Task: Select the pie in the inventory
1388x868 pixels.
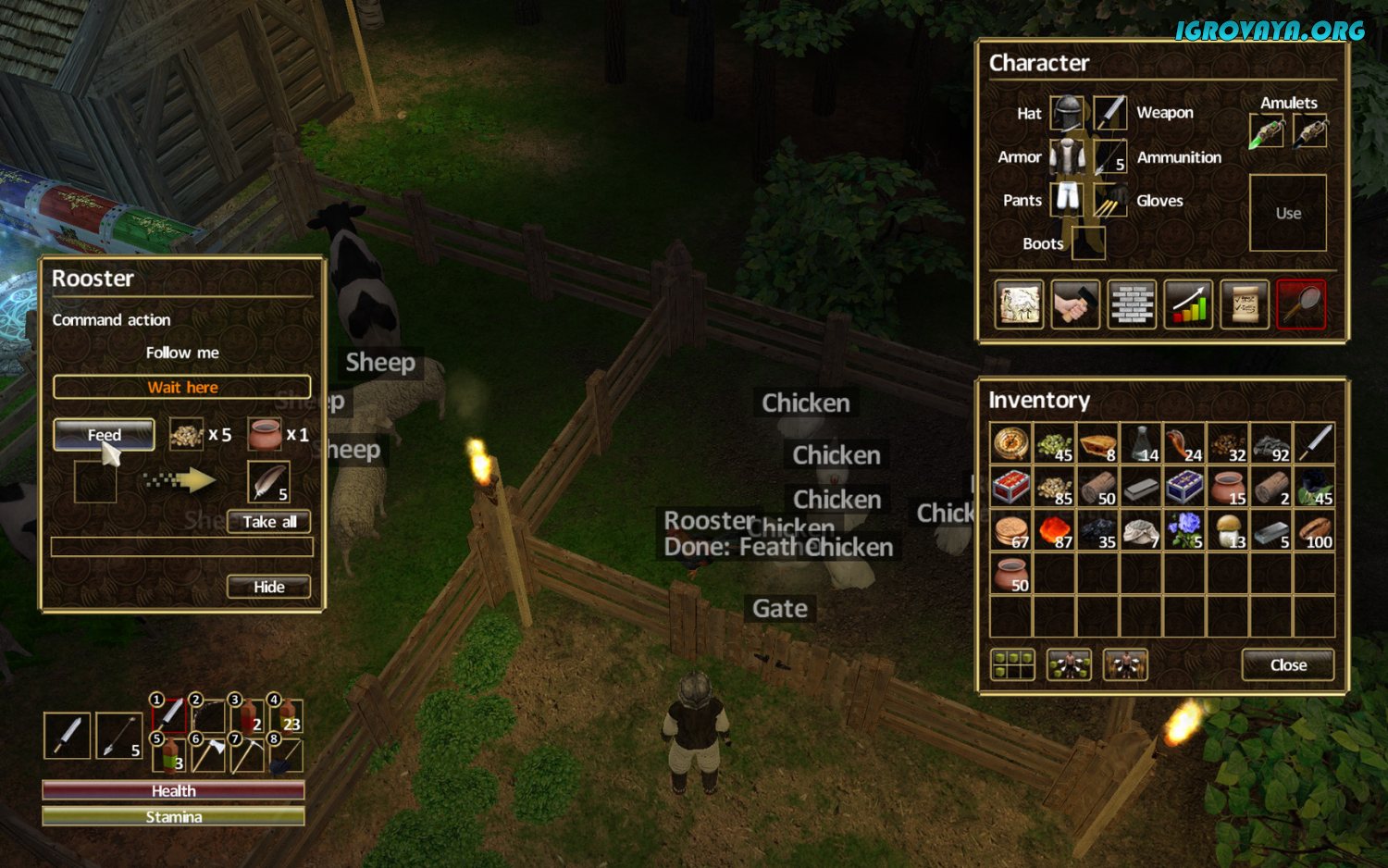Action: [1097, 443]
